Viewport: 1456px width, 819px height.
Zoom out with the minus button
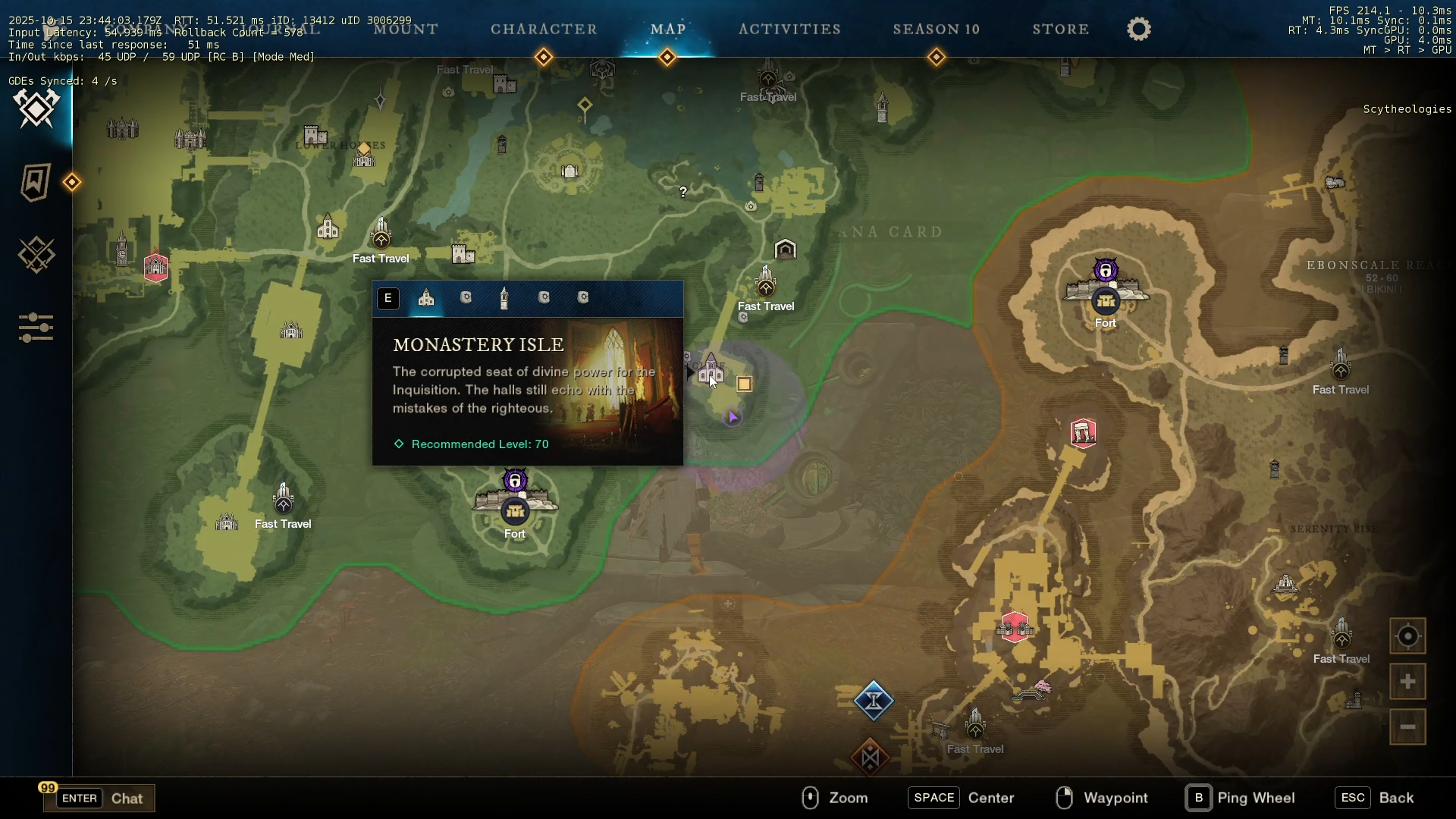click(x=1407, y=727)
